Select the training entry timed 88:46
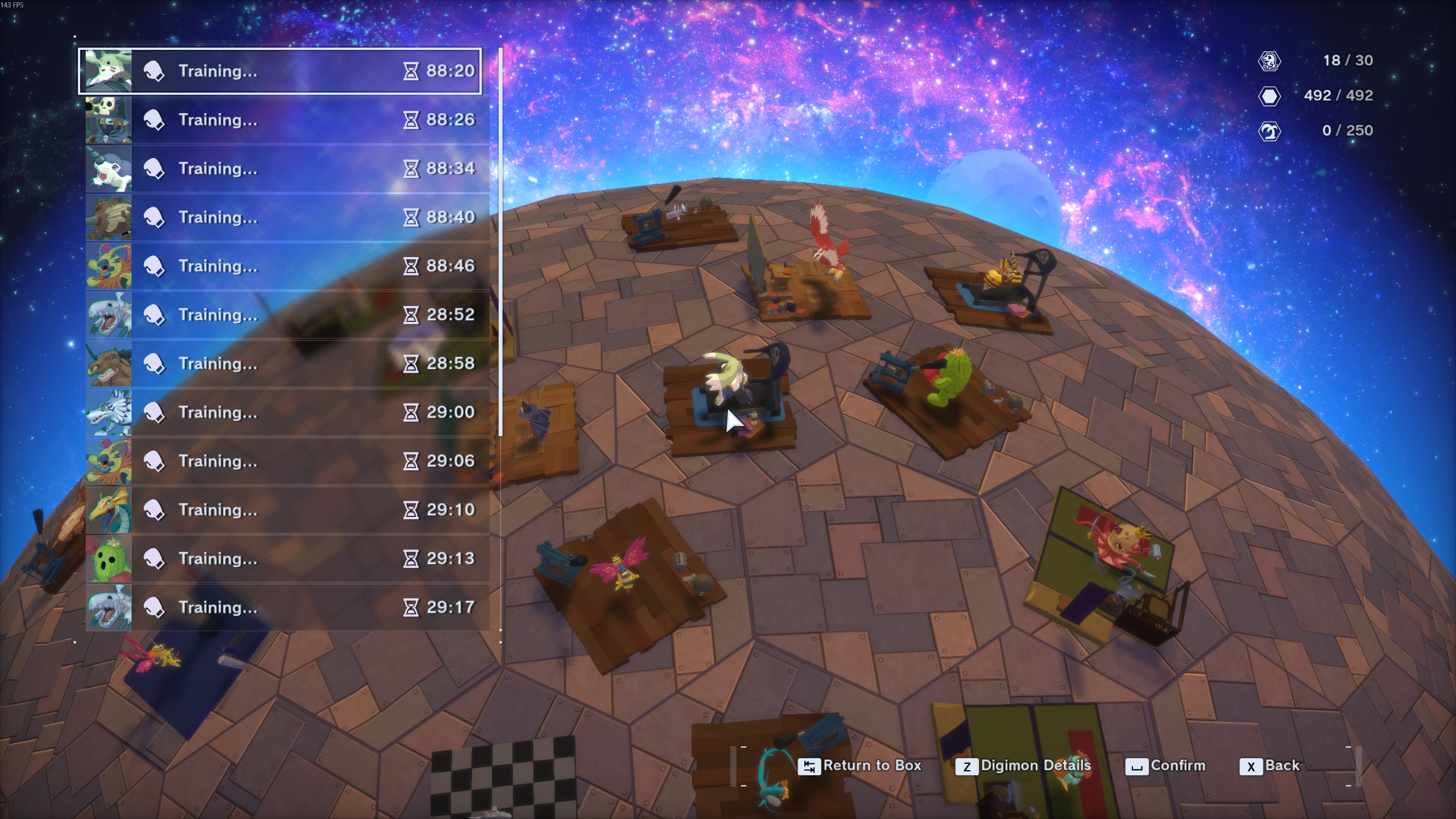This screenshot has width=1456, height=819. pyautogui.click(x=287, y=266)
